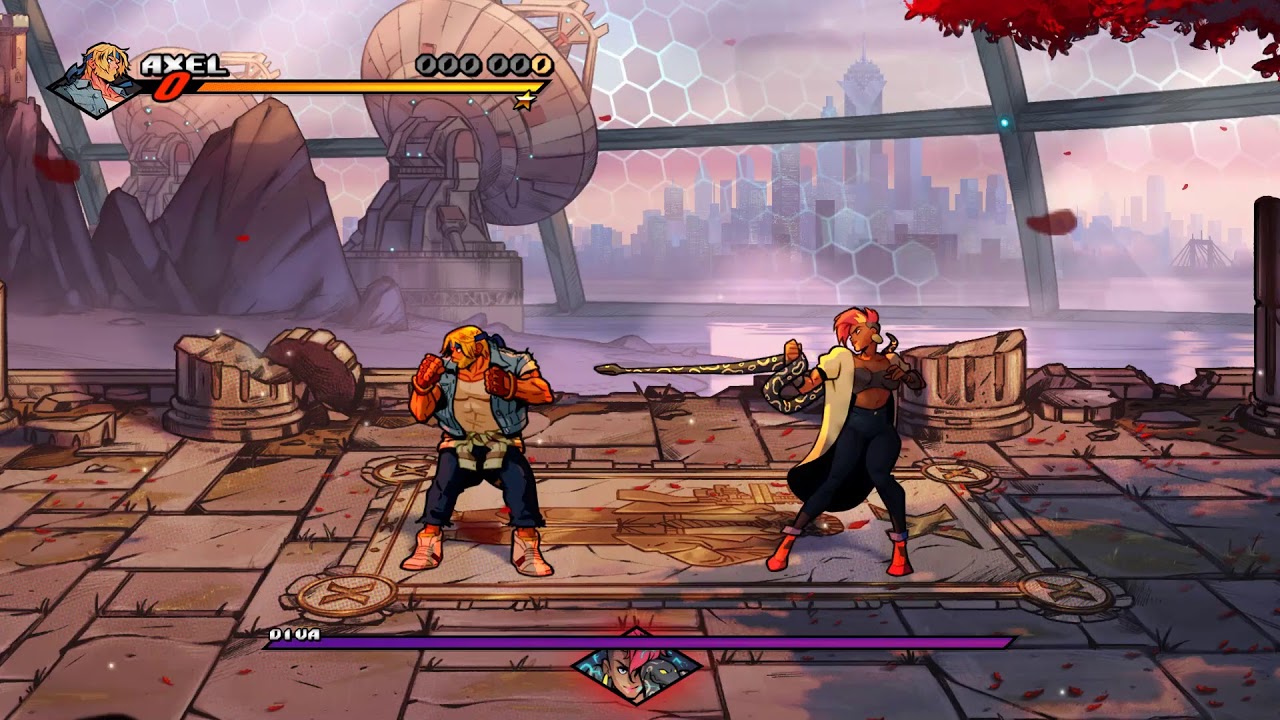Click the star special move icon
Screen dimensions: 1280x720
[x=523, y=100]
